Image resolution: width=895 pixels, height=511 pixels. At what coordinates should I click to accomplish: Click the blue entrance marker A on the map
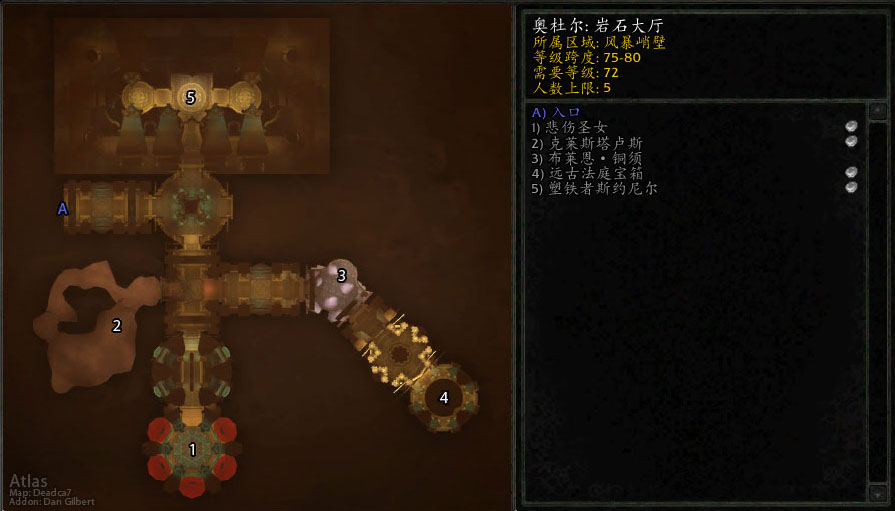62,209
